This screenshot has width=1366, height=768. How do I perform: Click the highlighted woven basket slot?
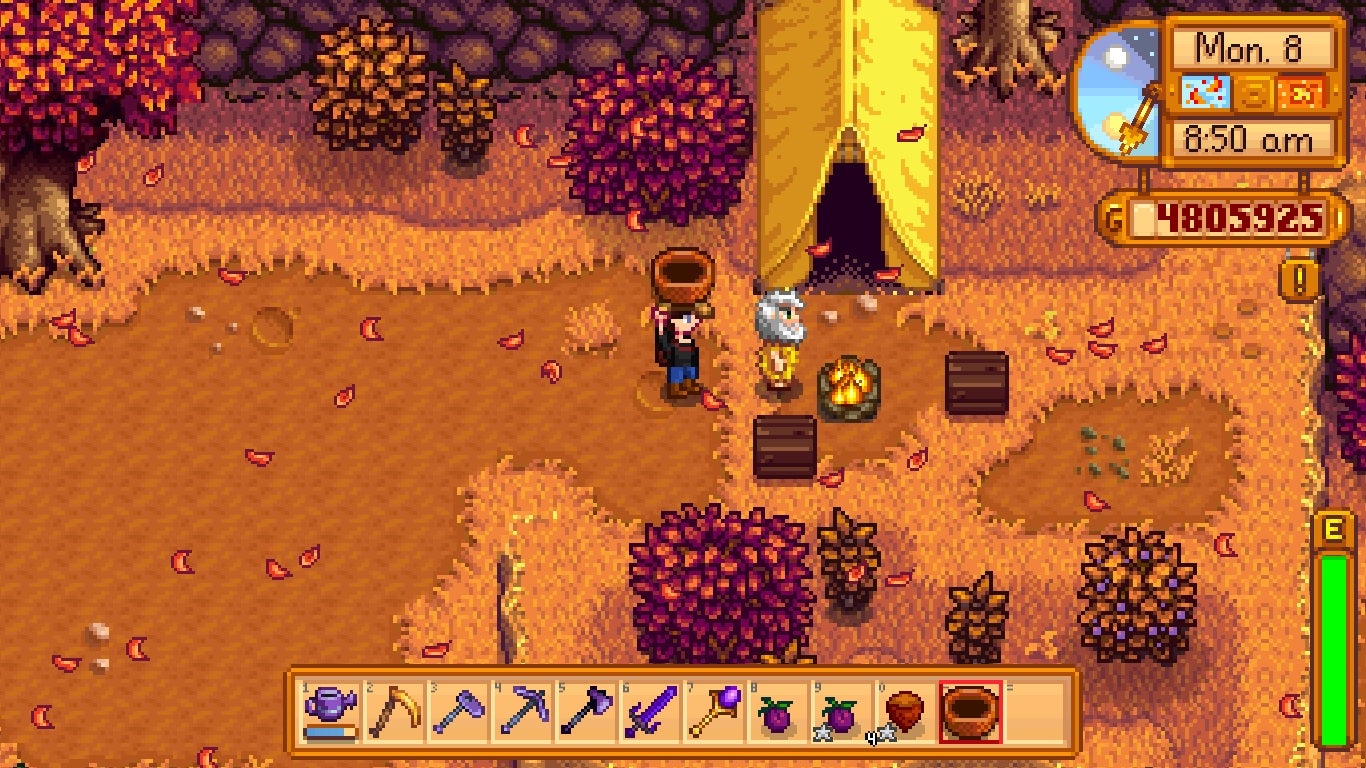970,711
